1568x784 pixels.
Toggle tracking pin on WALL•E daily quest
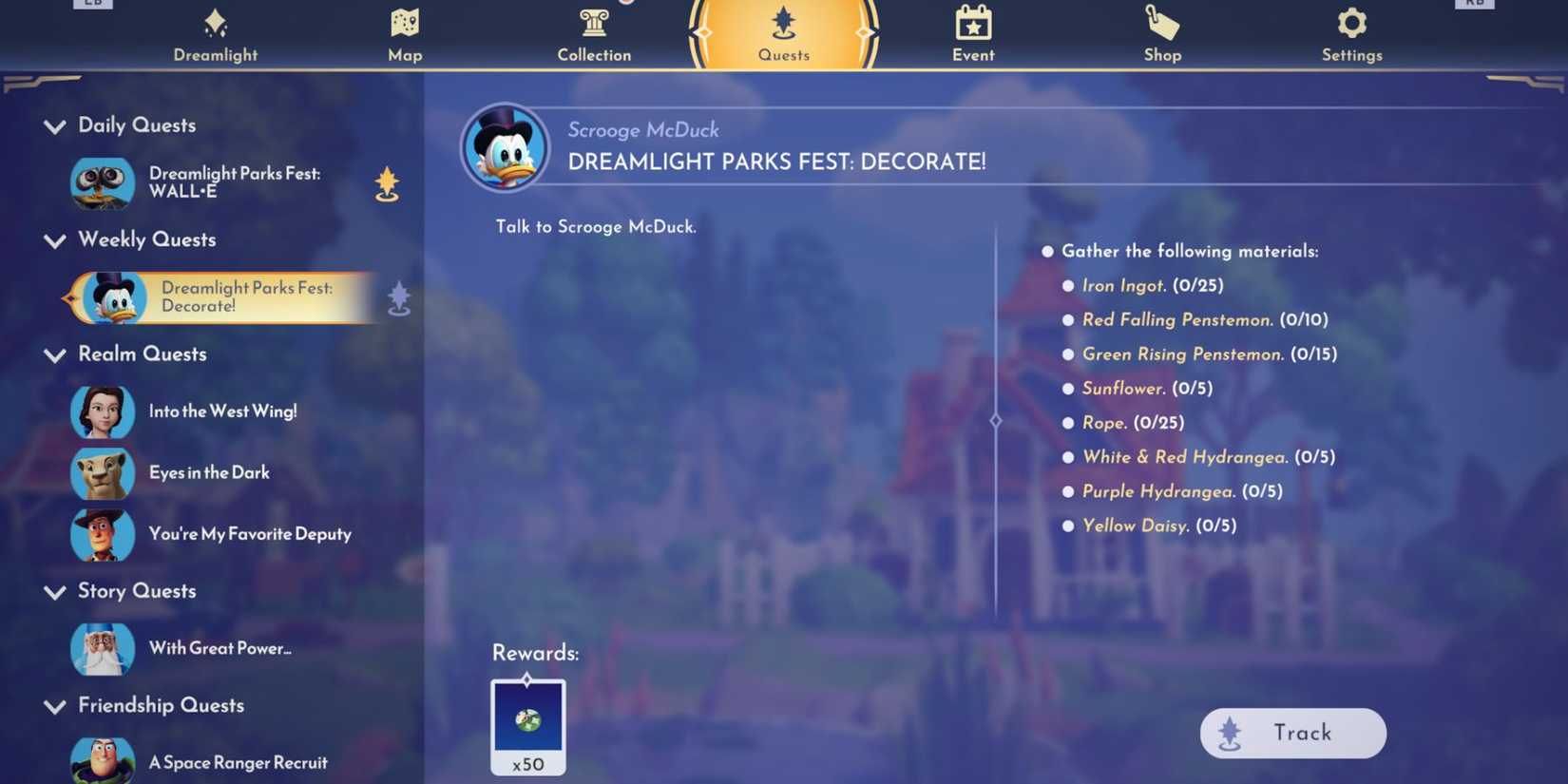point(388,183)
